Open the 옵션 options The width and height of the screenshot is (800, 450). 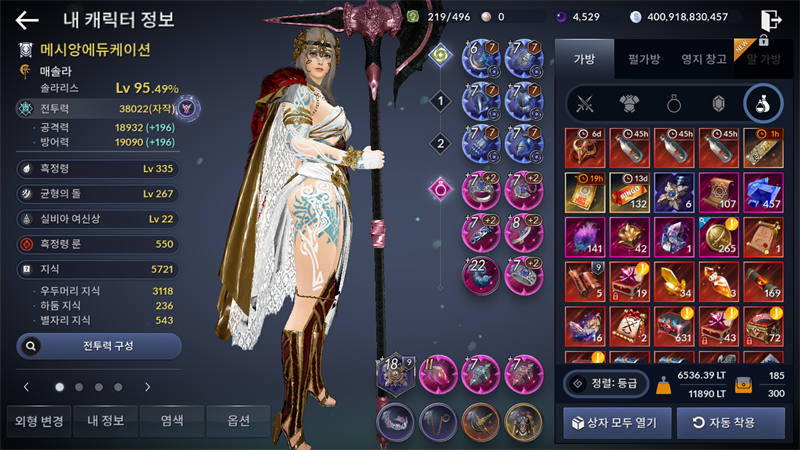pyautogui.click(x=239, y=422)
